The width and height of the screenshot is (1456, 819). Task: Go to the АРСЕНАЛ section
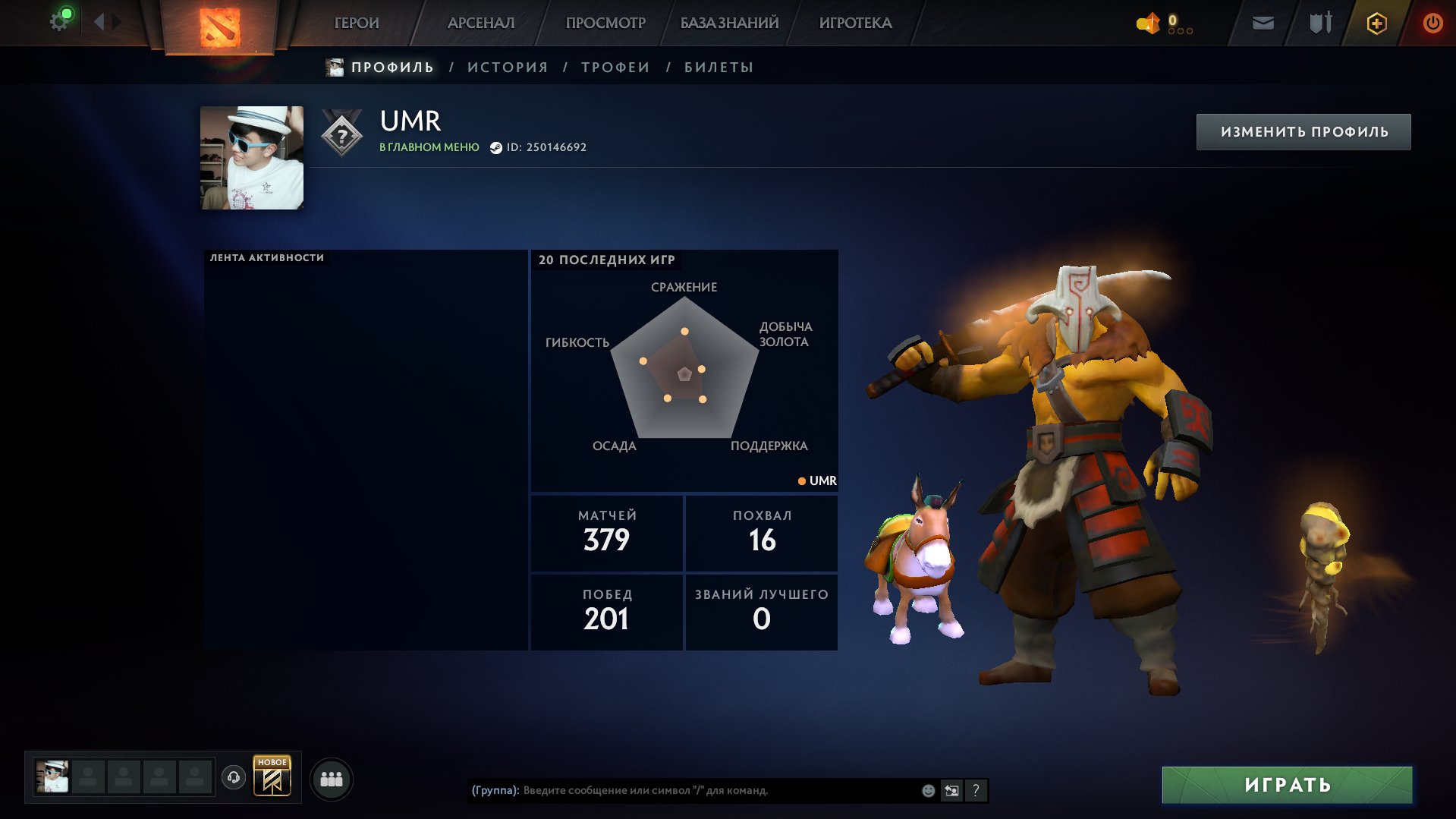click(481, 23)
